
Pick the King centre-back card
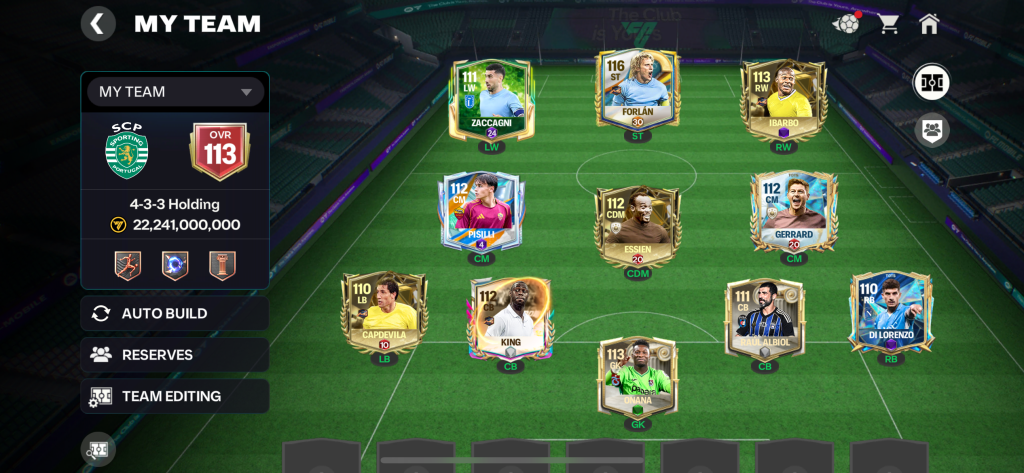coord(510,318)
